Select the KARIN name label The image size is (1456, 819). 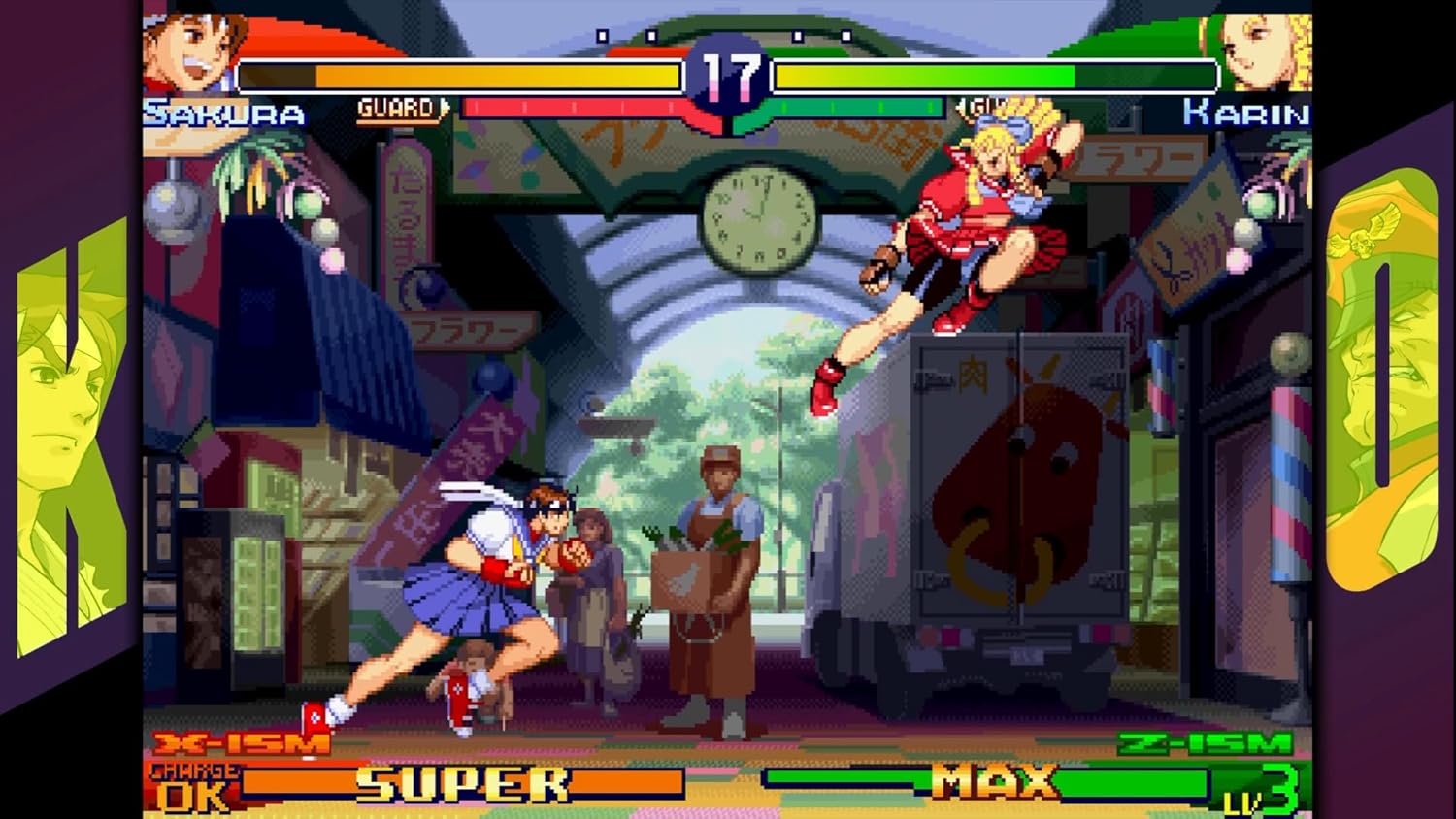pos(1245,111)
